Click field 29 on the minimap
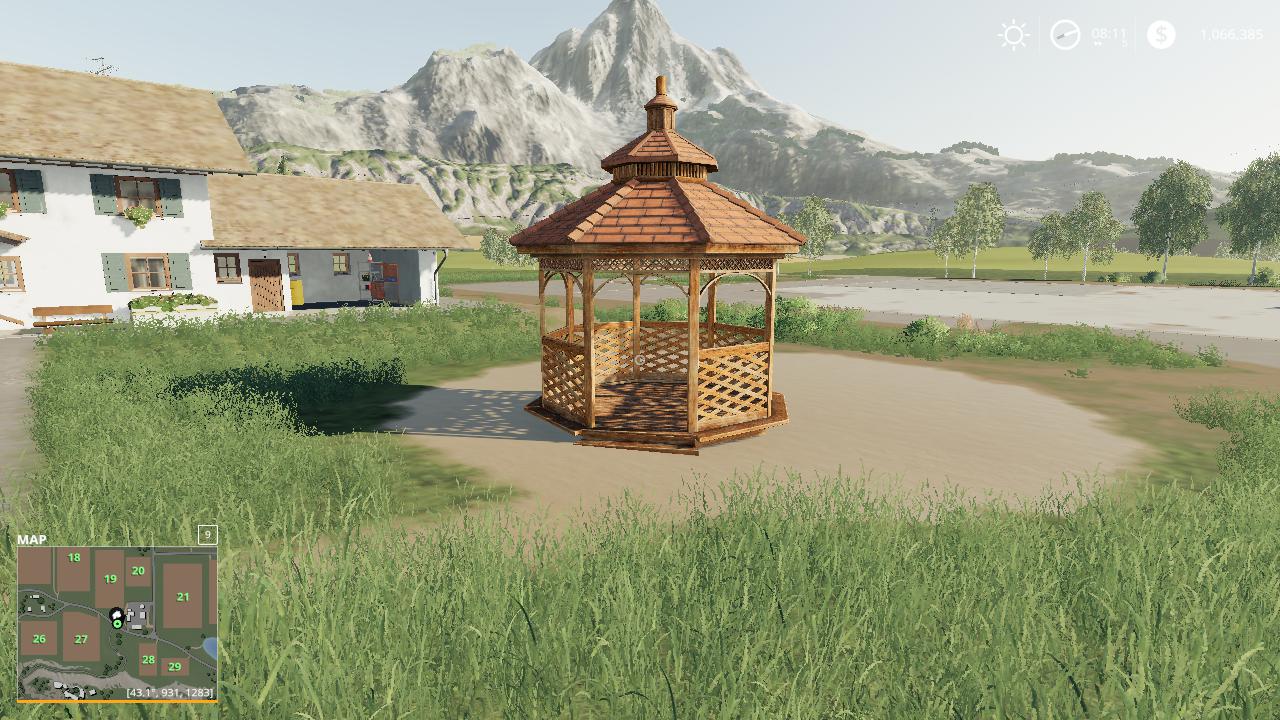 click(175, 666)
